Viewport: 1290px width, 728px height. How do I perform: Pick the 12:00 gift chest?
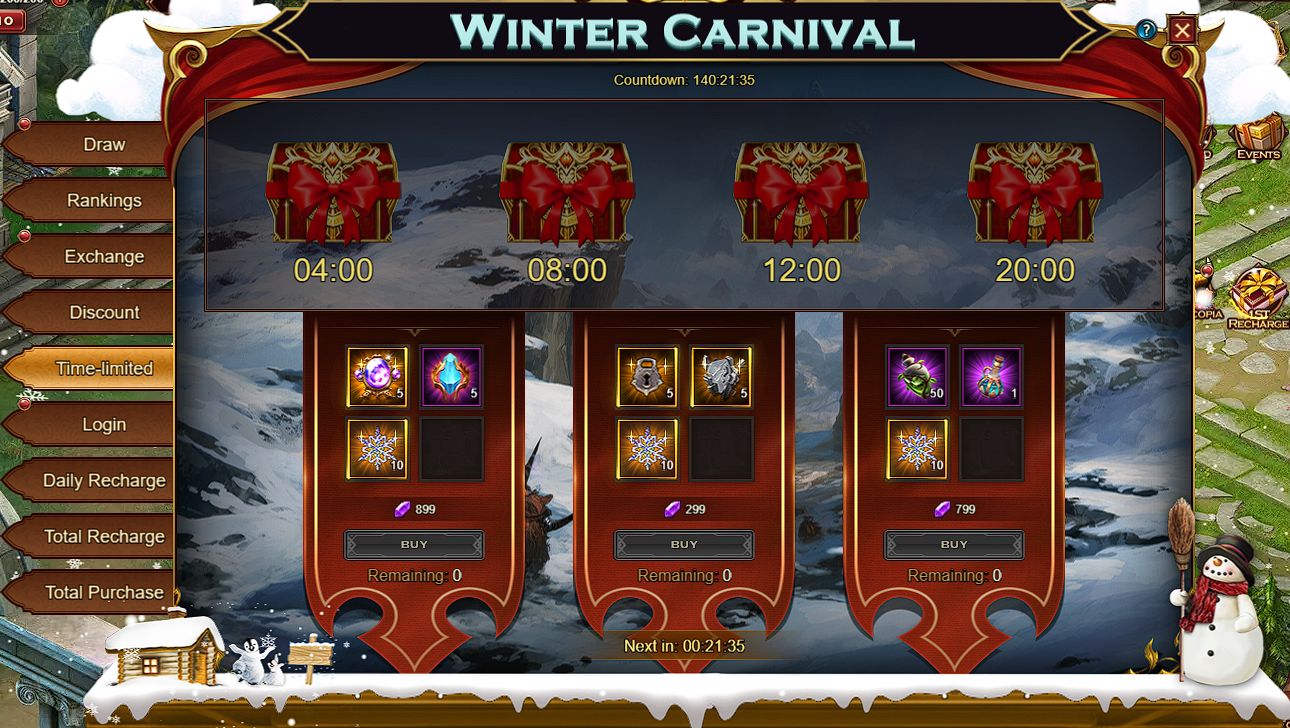[801, 193]
